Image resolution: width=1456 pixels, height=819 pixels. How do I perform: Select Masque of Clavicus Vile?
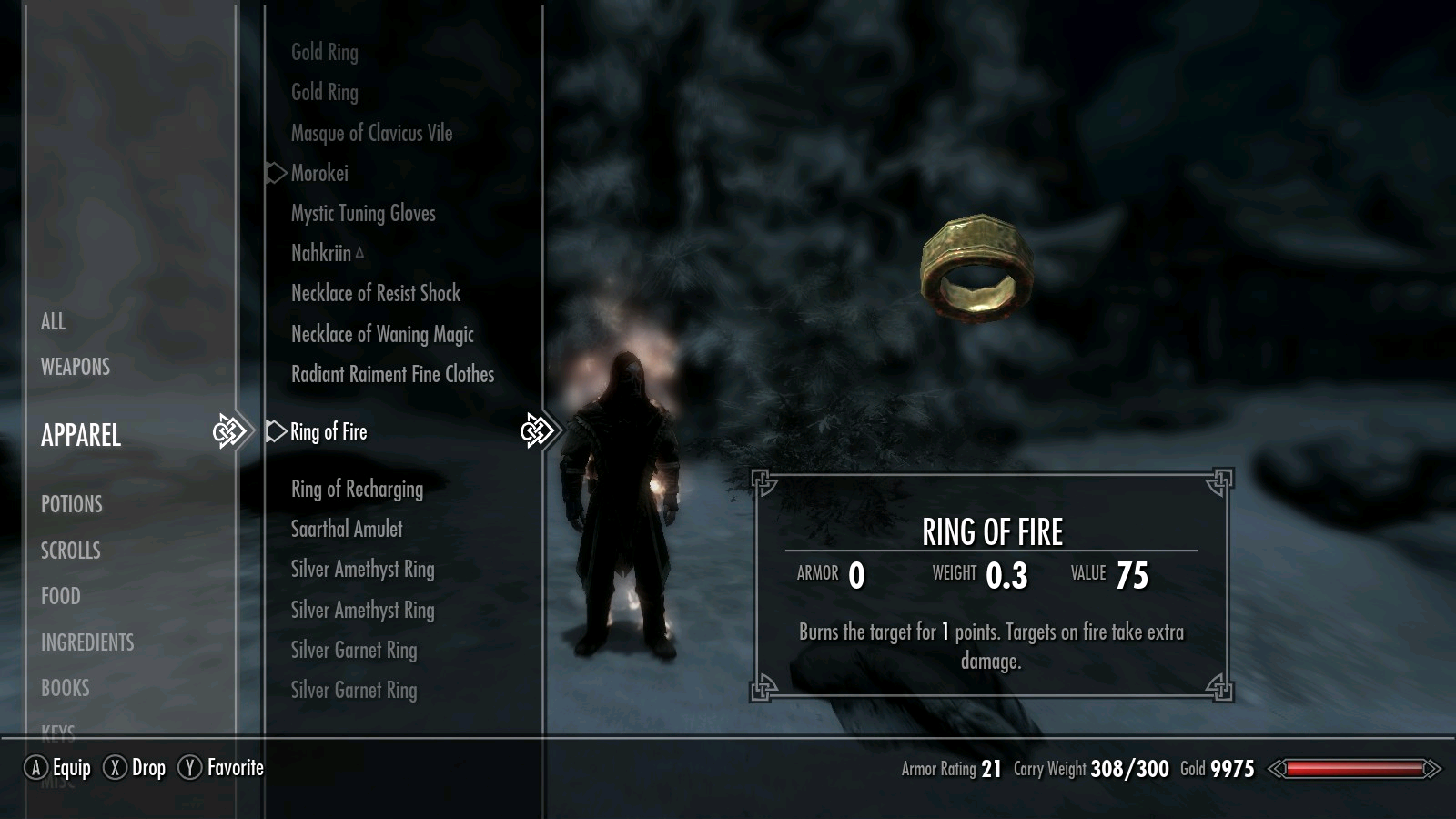[x=371, y=133]
